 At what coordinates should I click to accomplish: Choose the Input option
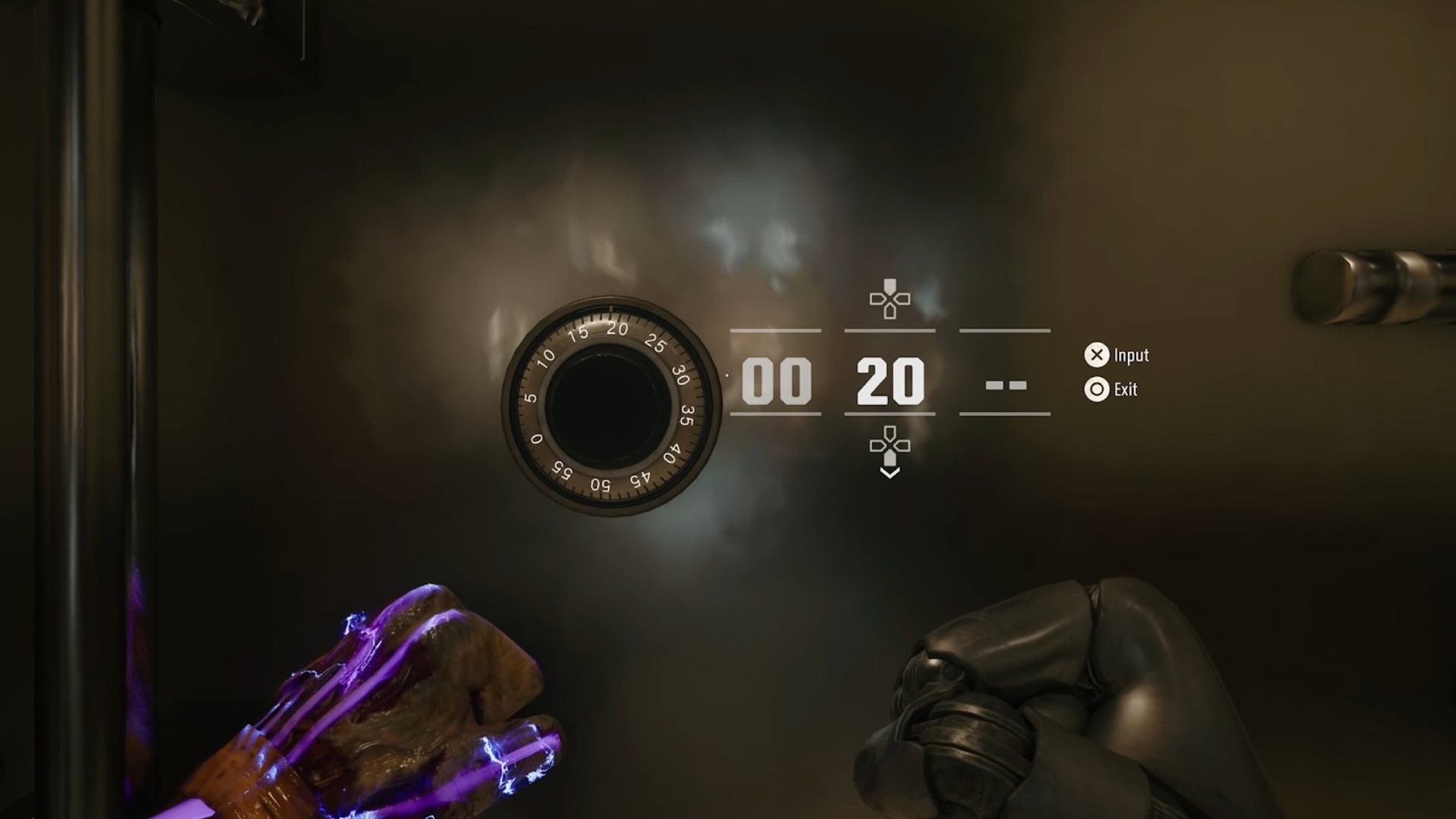(x=1097, y=356)
